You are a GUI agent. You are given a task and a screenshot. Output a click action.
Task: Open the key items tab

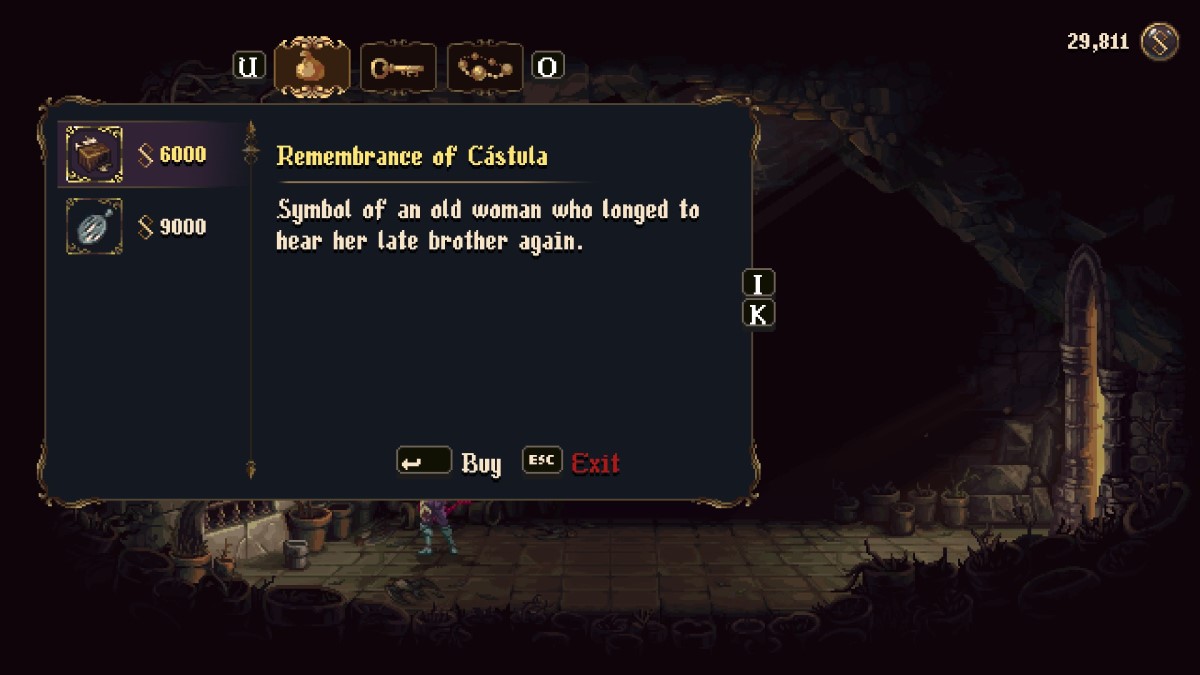398,67
